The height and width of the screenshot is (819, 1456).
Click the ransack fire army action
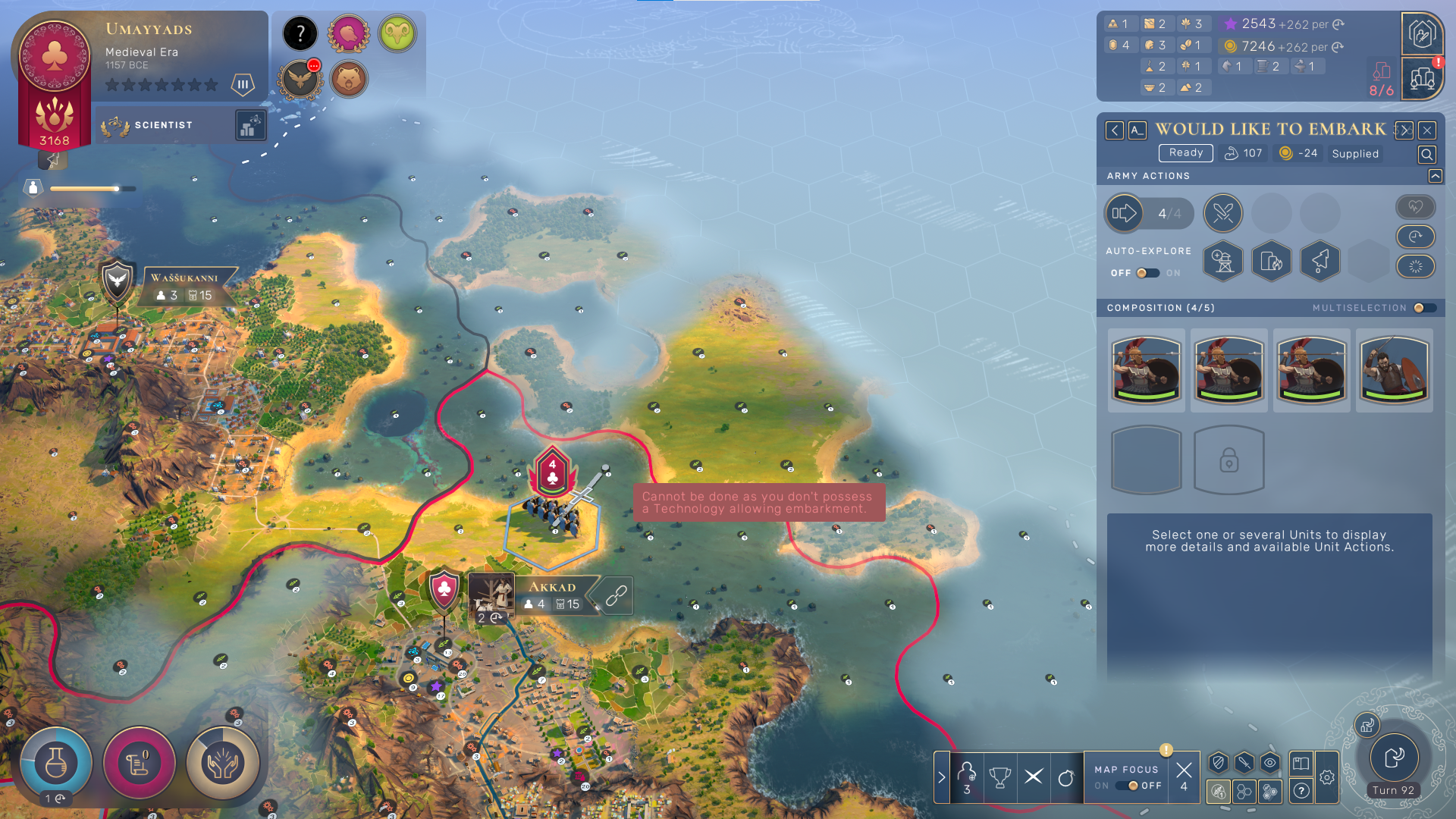[1271, 261]
